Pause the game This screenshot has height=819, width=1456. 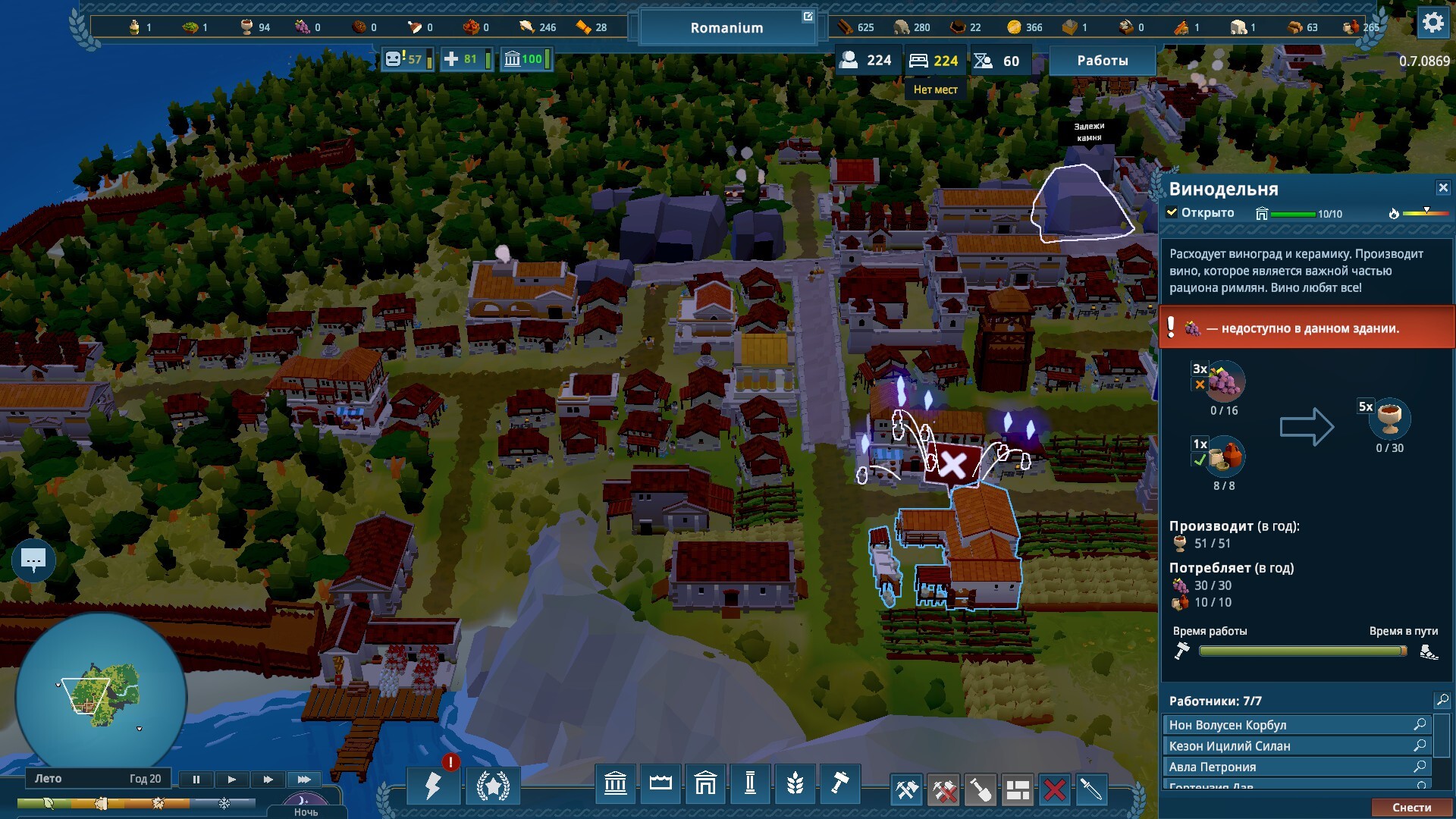pyautogui.click(x=196, y=779)
